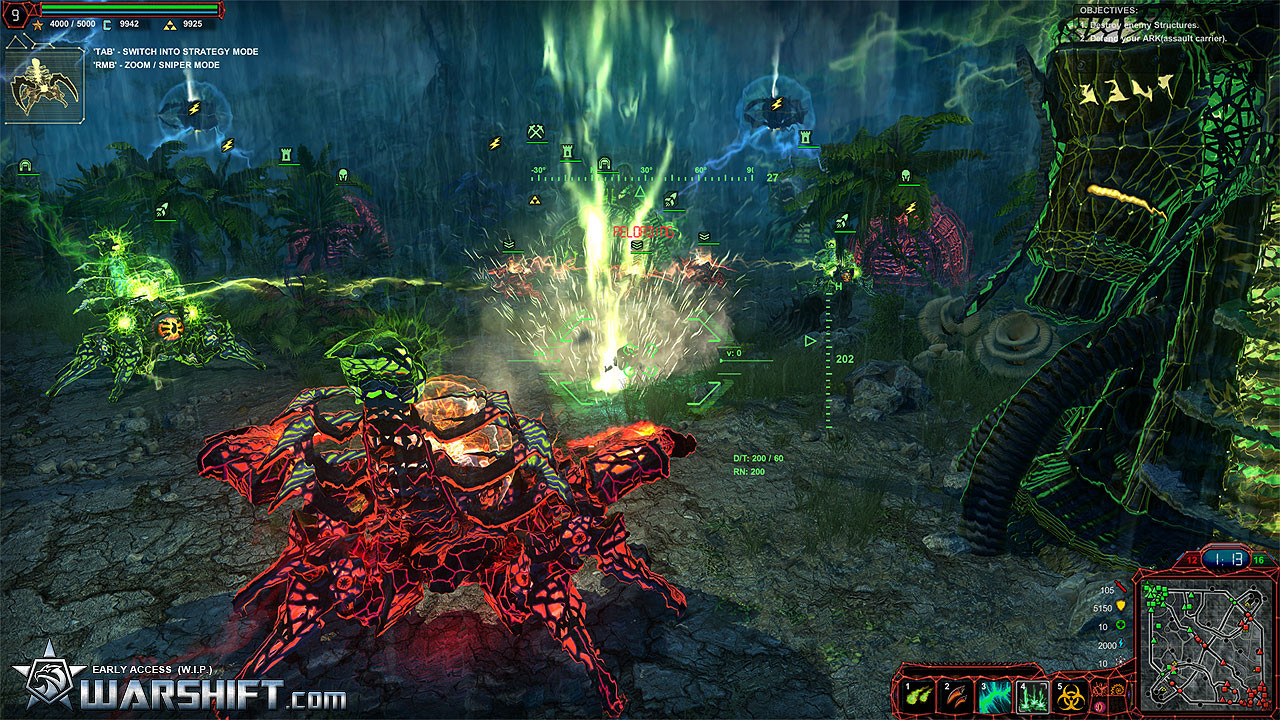Activate the lightning storm ability in slot 3
Screen dimensions: 1280x720
(994, 696)
